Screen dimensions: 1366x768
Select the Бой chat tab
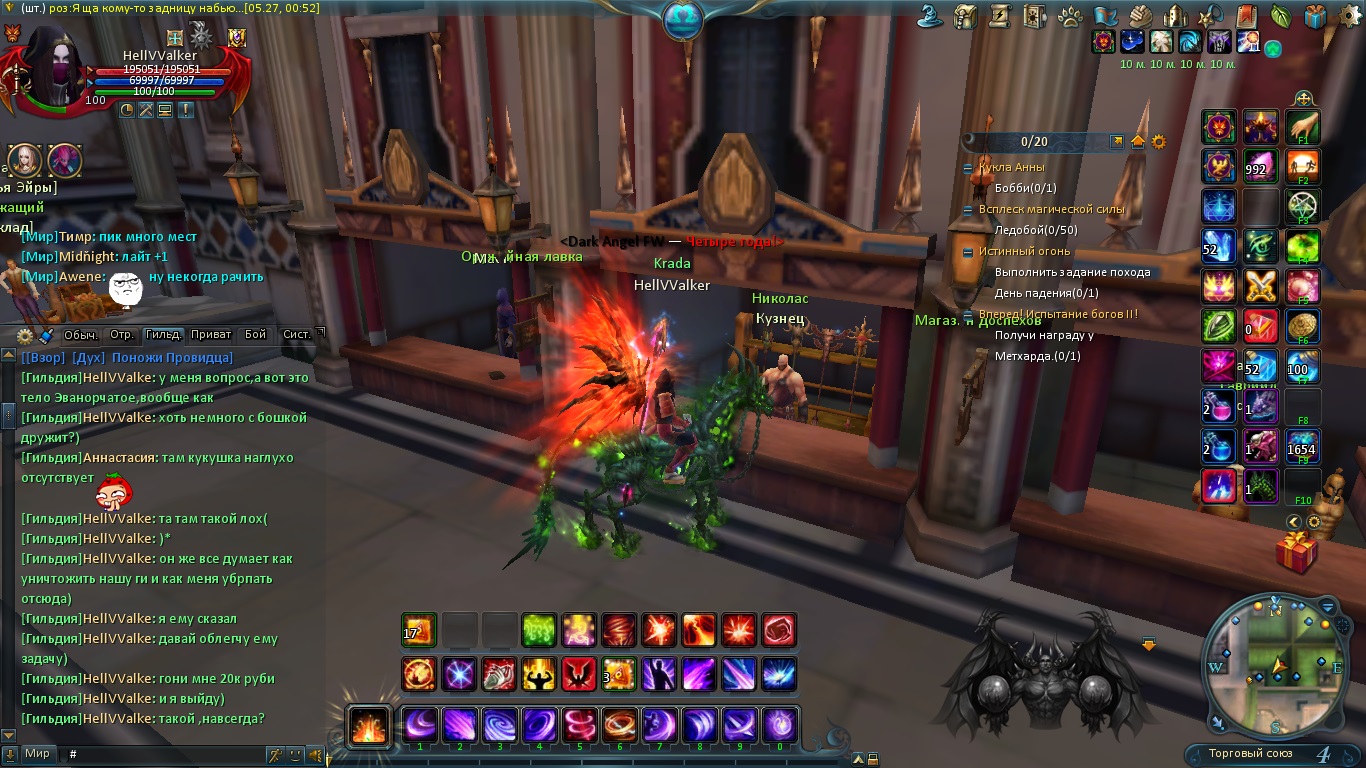pos(256,335)
